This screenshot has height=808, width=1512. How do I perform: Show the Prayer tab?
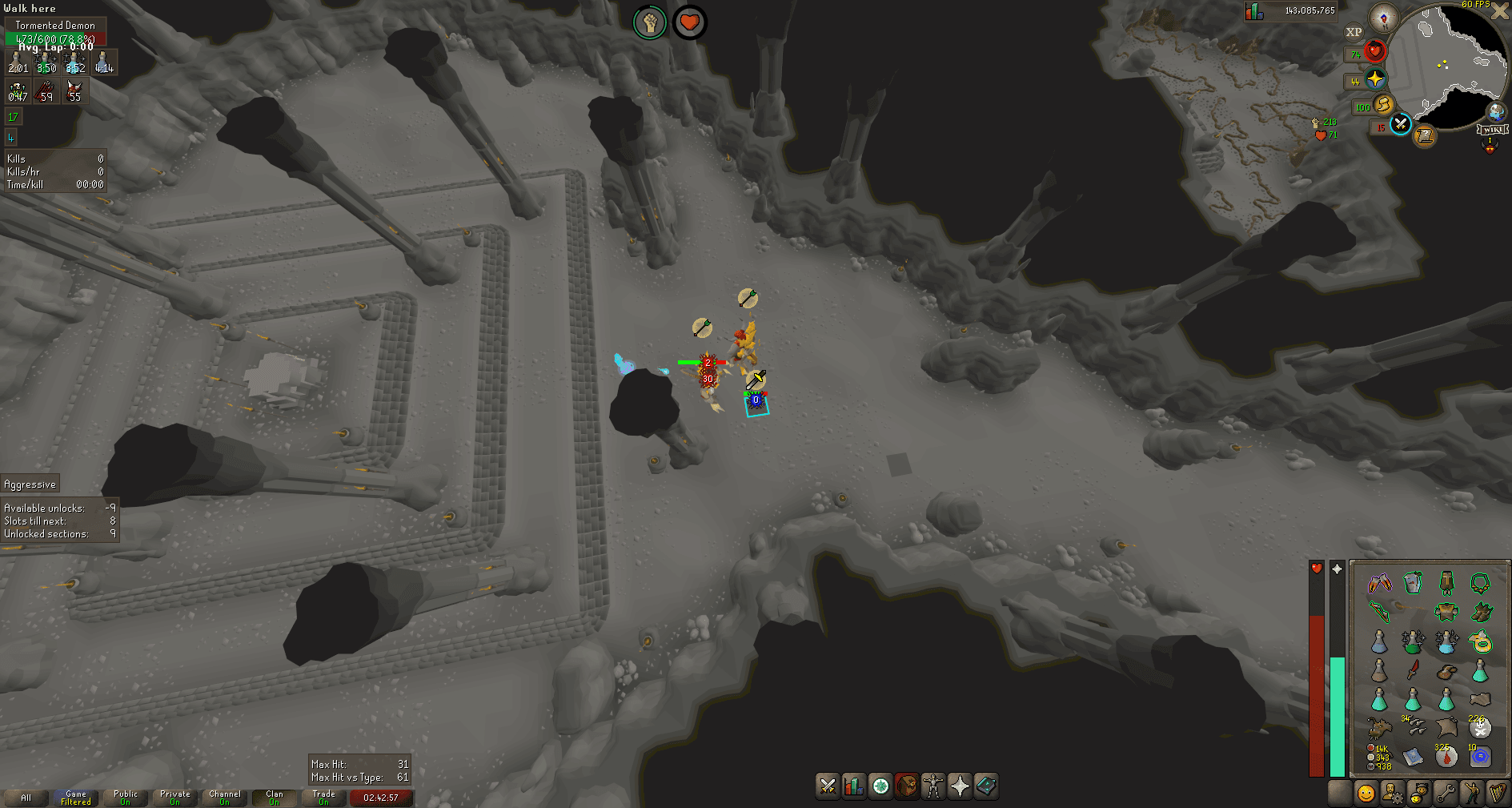click(960, 786)
